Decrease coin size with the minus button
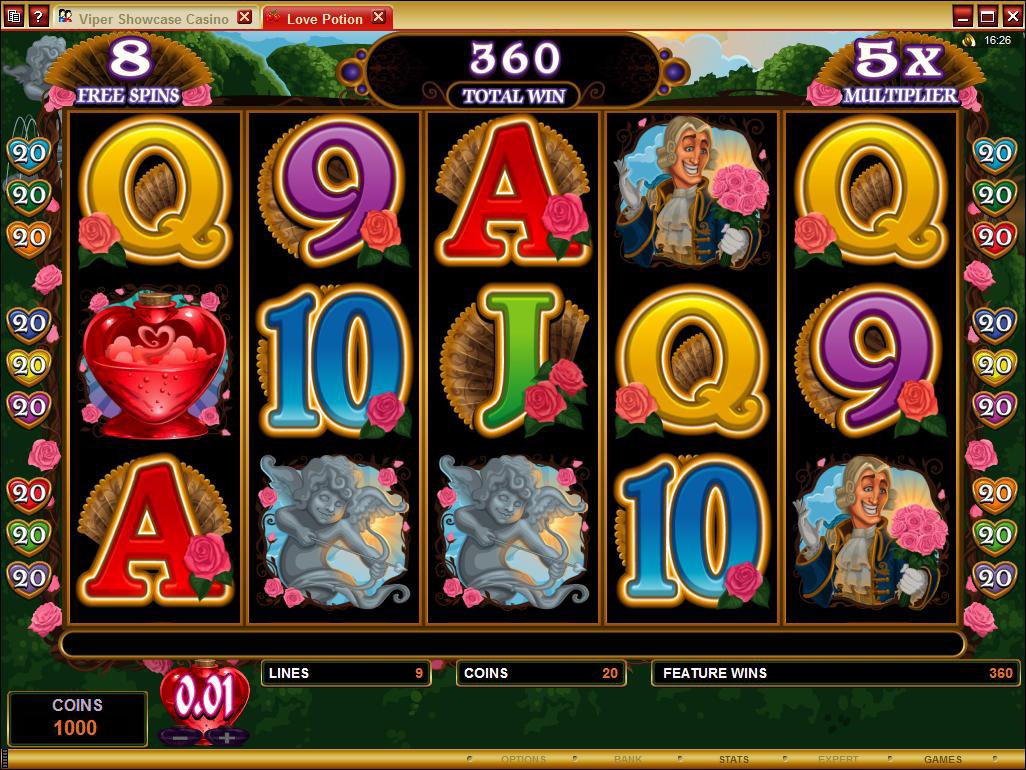 [x=180, y=737]
